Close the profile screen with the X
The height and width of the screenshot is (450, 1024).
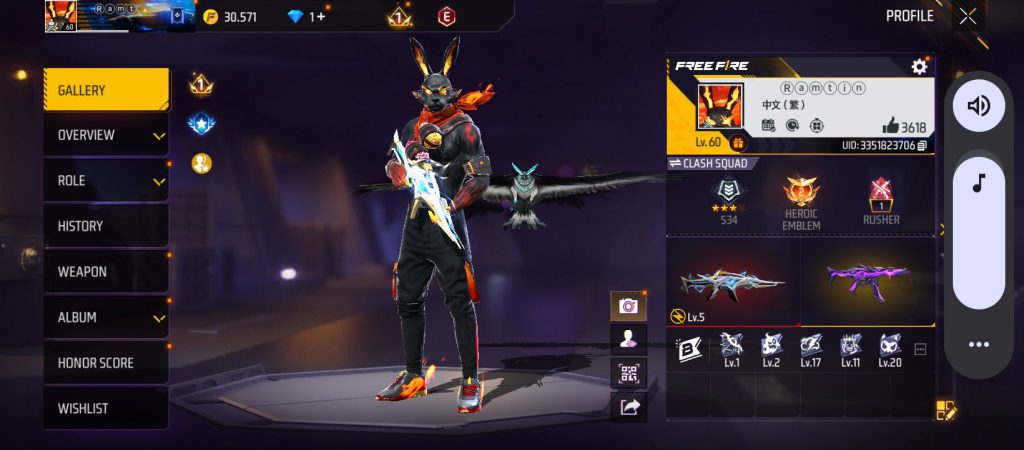tap(968, 16)
